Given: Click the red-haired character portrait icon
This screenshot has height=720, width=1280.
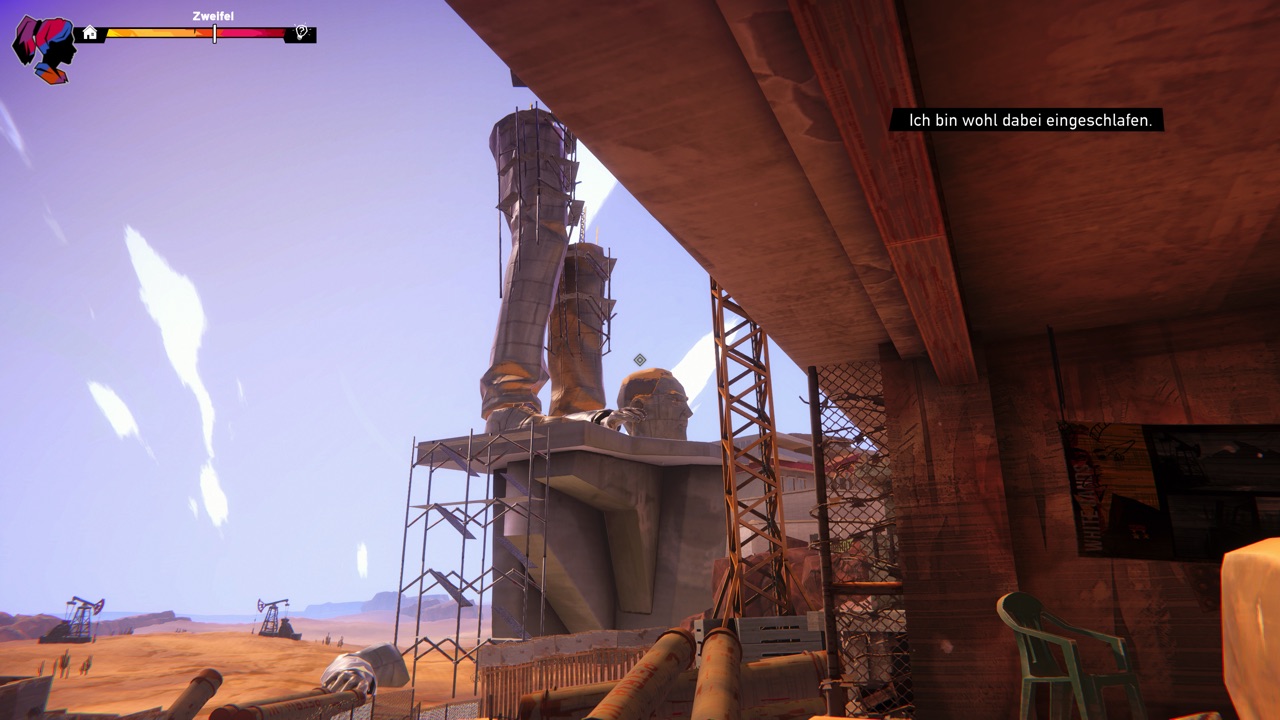Looking at the screenshot, I should click(45, 47).
